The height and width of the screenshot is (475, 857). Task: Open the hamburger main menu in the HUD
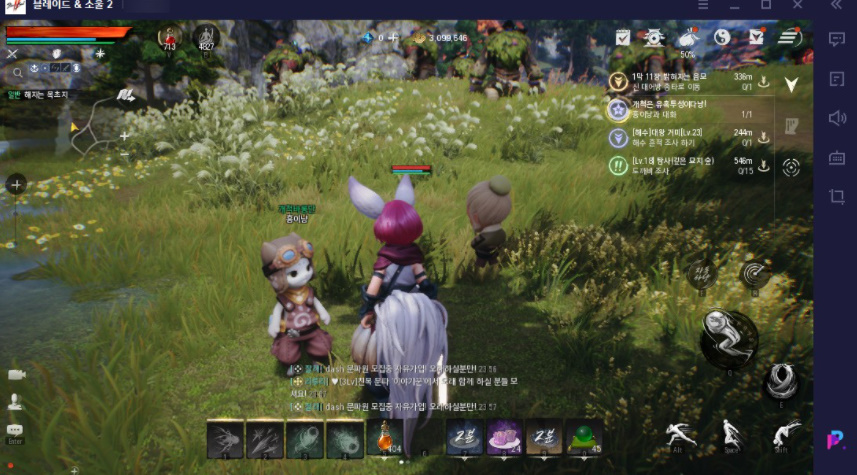click(790, 38)
